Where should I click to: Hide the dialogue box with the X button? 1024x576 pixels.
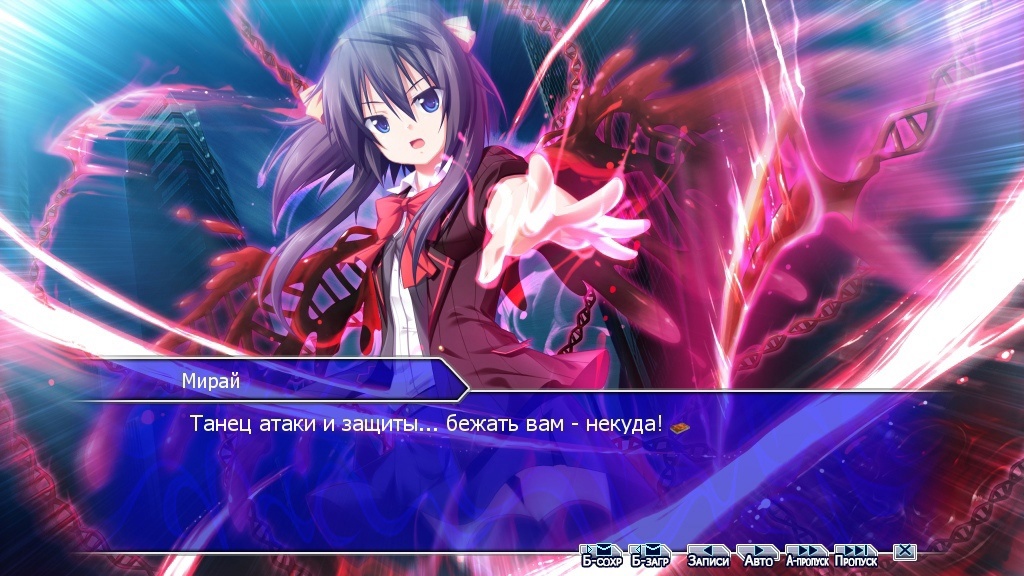[904, 552]
